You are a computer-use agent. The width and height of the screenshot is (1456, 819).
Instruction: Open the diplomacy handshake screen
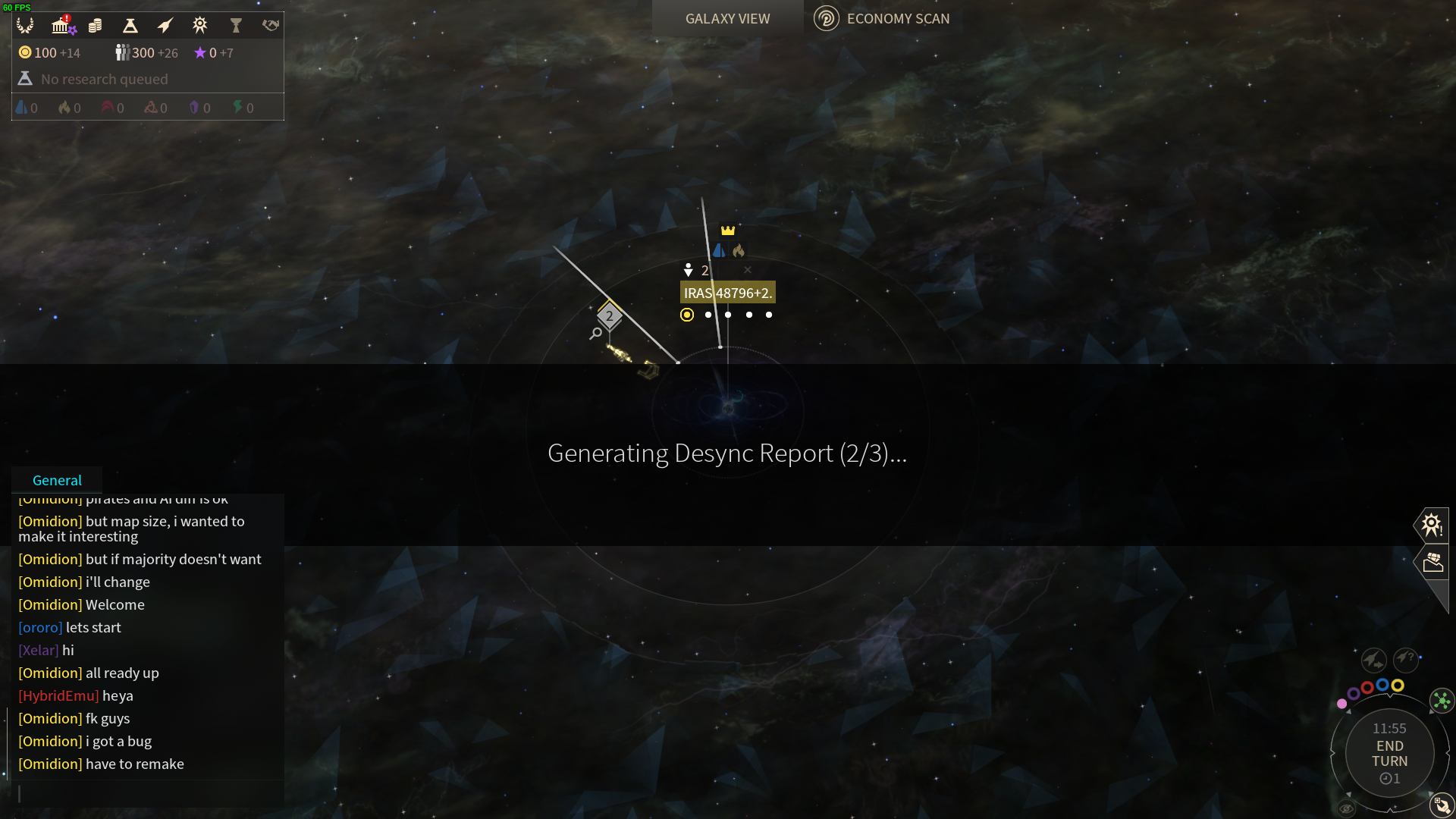270,26
